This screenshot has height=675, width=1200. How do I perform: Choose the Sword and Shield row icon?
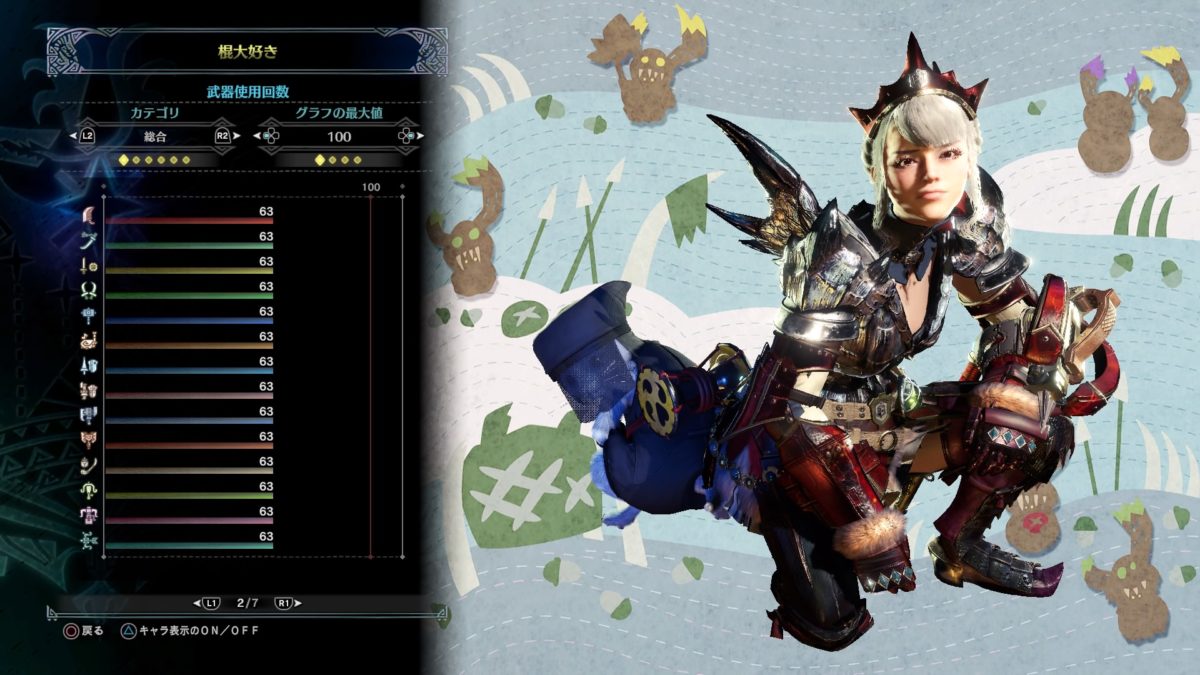click(89, 265)
